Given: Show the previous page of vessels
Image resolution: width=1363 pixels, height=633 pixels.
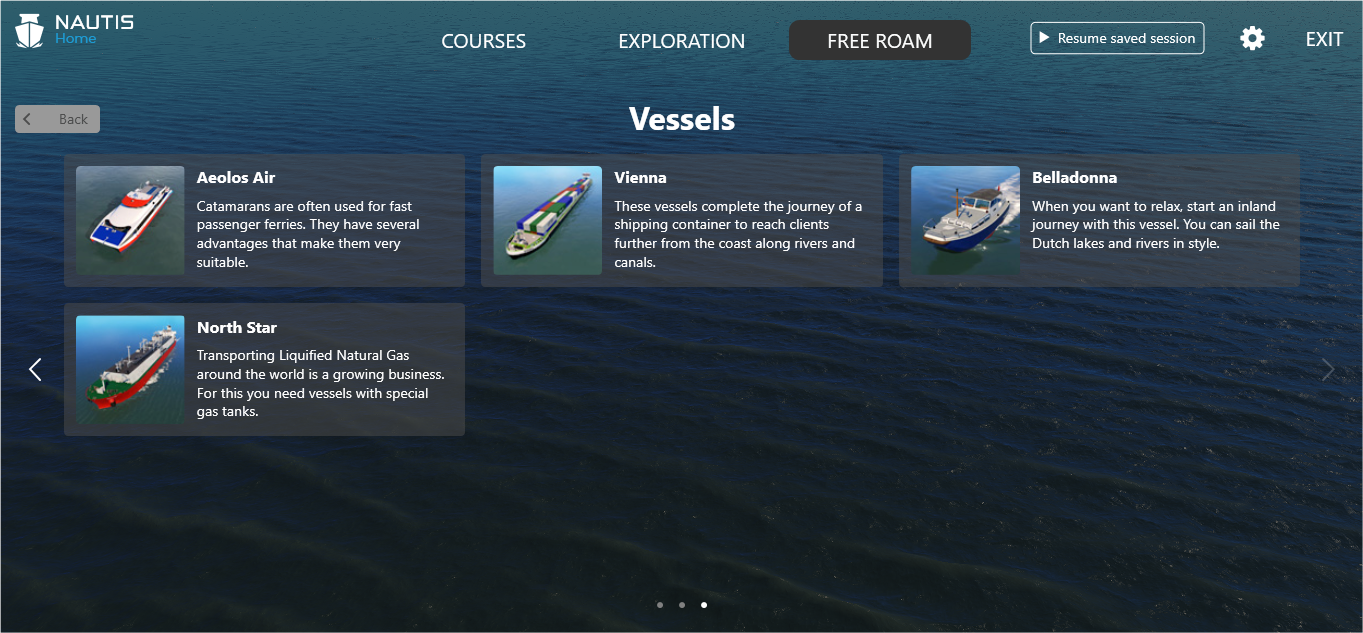Looking at the screenshot, I should [35, 369].
